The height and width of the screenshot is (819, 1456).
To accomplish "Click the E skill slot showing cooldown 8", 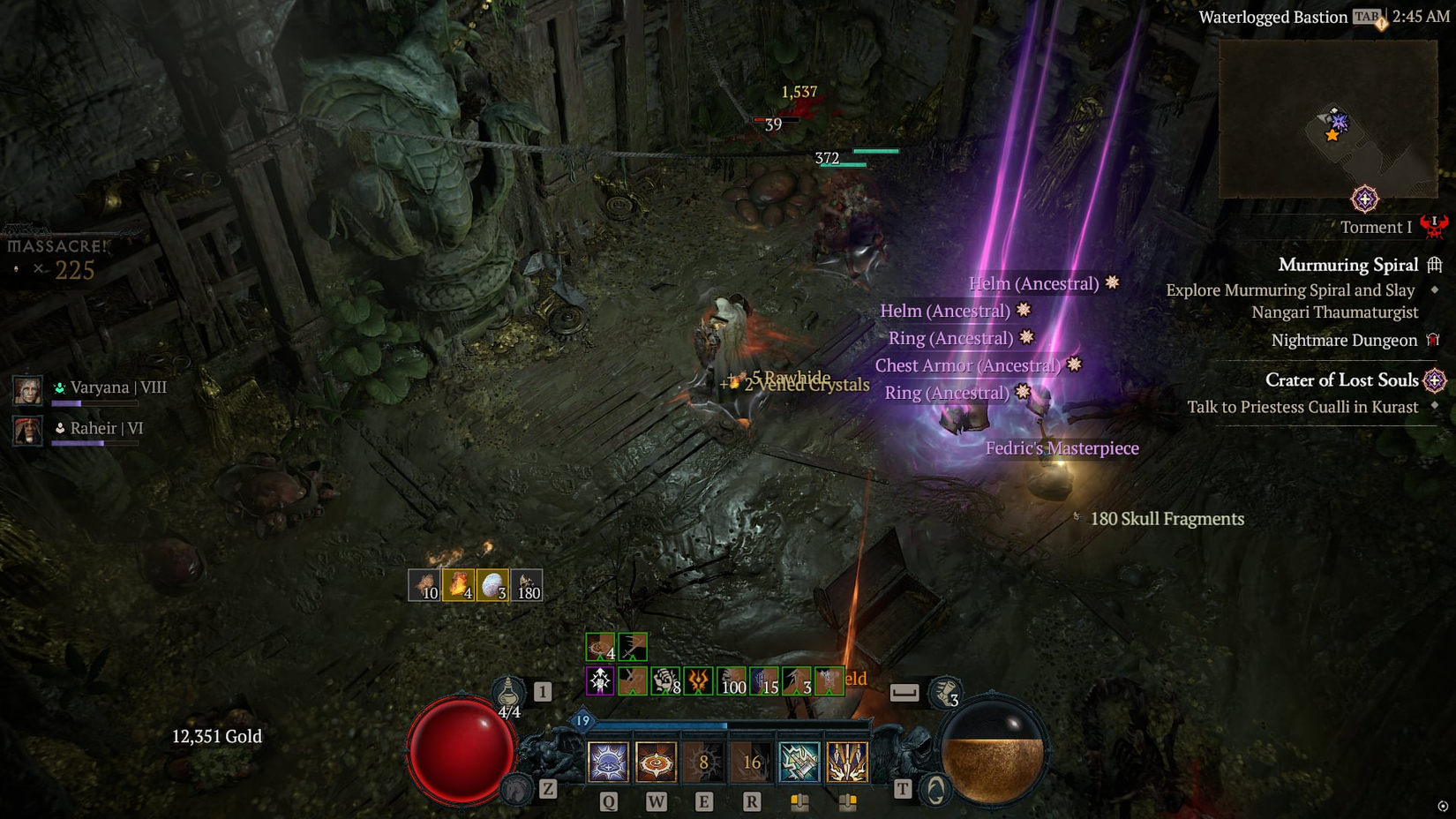I will (704, 761).
